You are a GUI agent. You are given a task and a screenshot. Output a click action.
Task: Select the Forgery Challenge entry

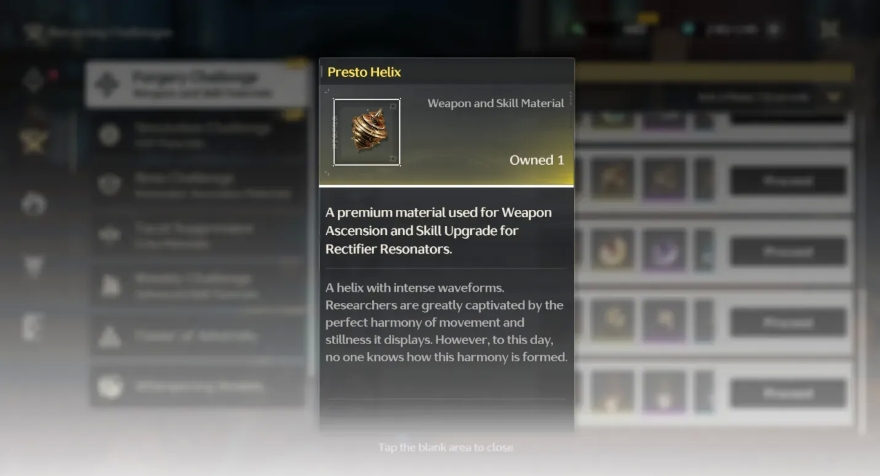[x=196, y=84]
